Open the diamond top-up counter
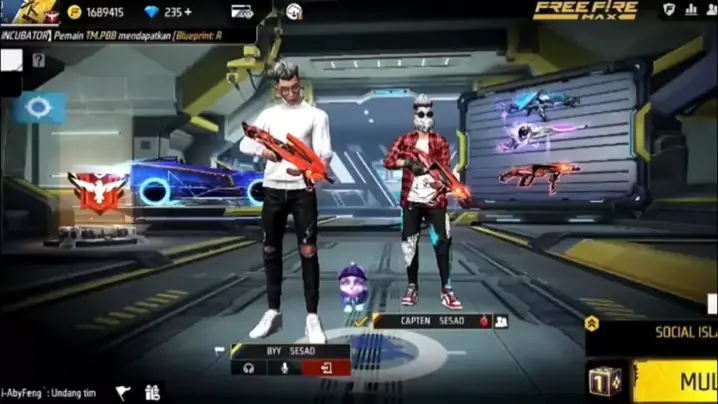The height and width of the screenshot is (404, 718). 168,12
